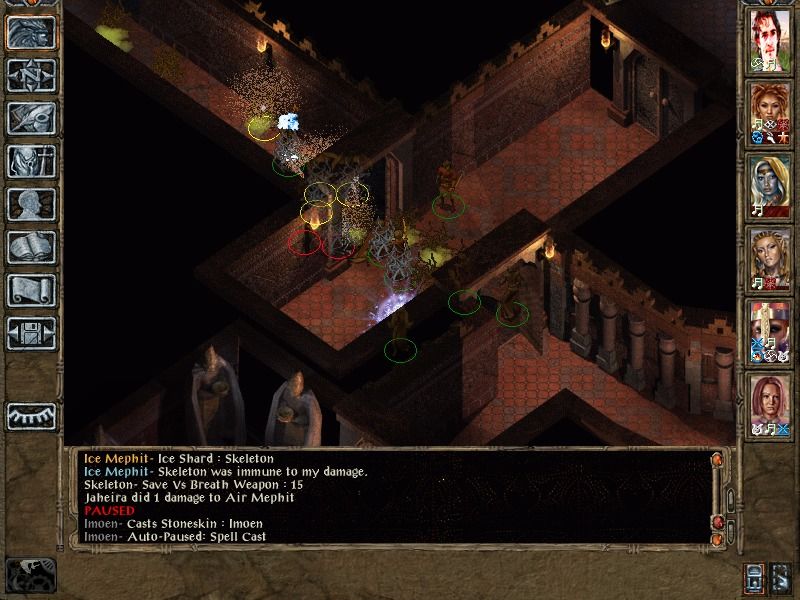The width and height of the screenshot is (800, 600).
Task: Click the dragon head return-to-game button
Action: click(x=31, y=33)
